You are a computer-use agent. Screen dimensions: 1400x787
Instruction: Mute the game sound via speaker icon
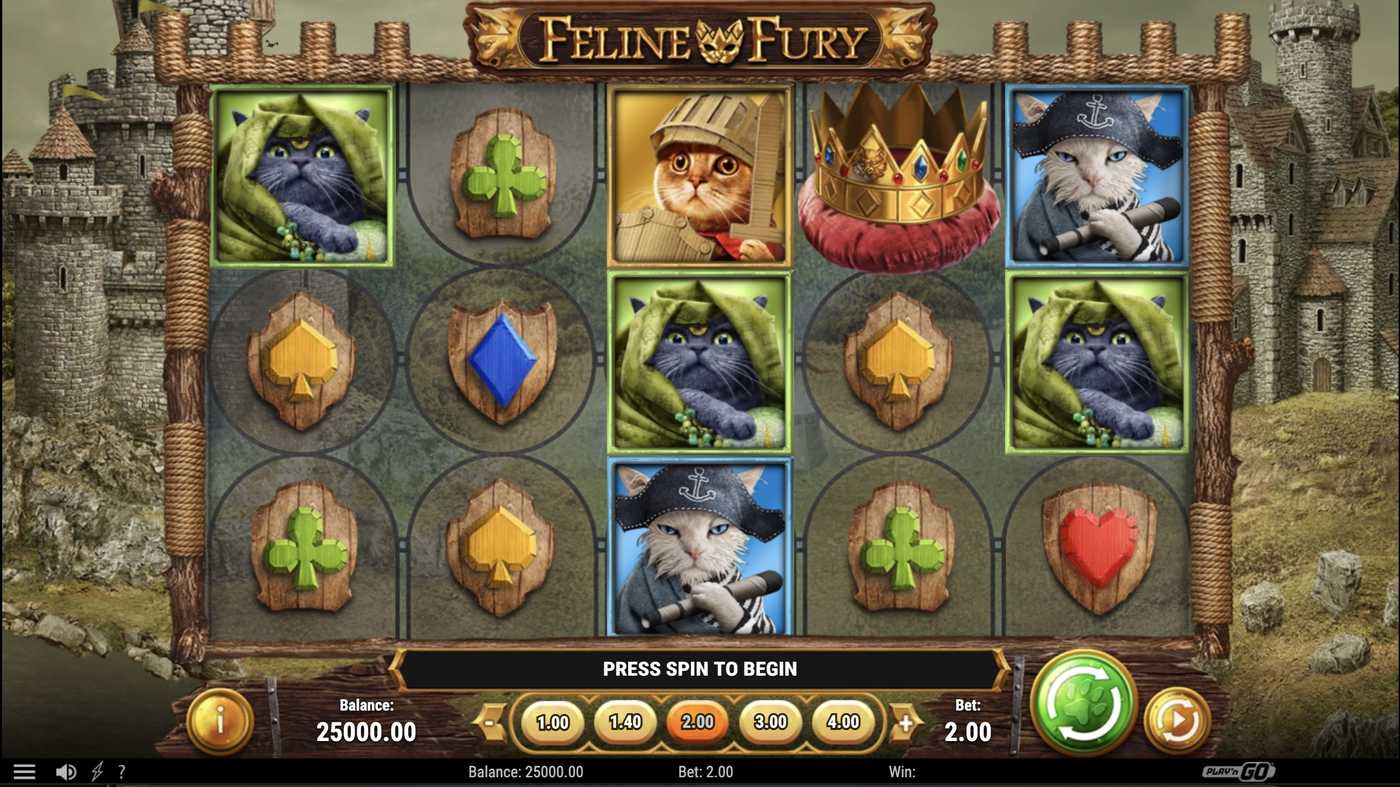click(66, 770)
